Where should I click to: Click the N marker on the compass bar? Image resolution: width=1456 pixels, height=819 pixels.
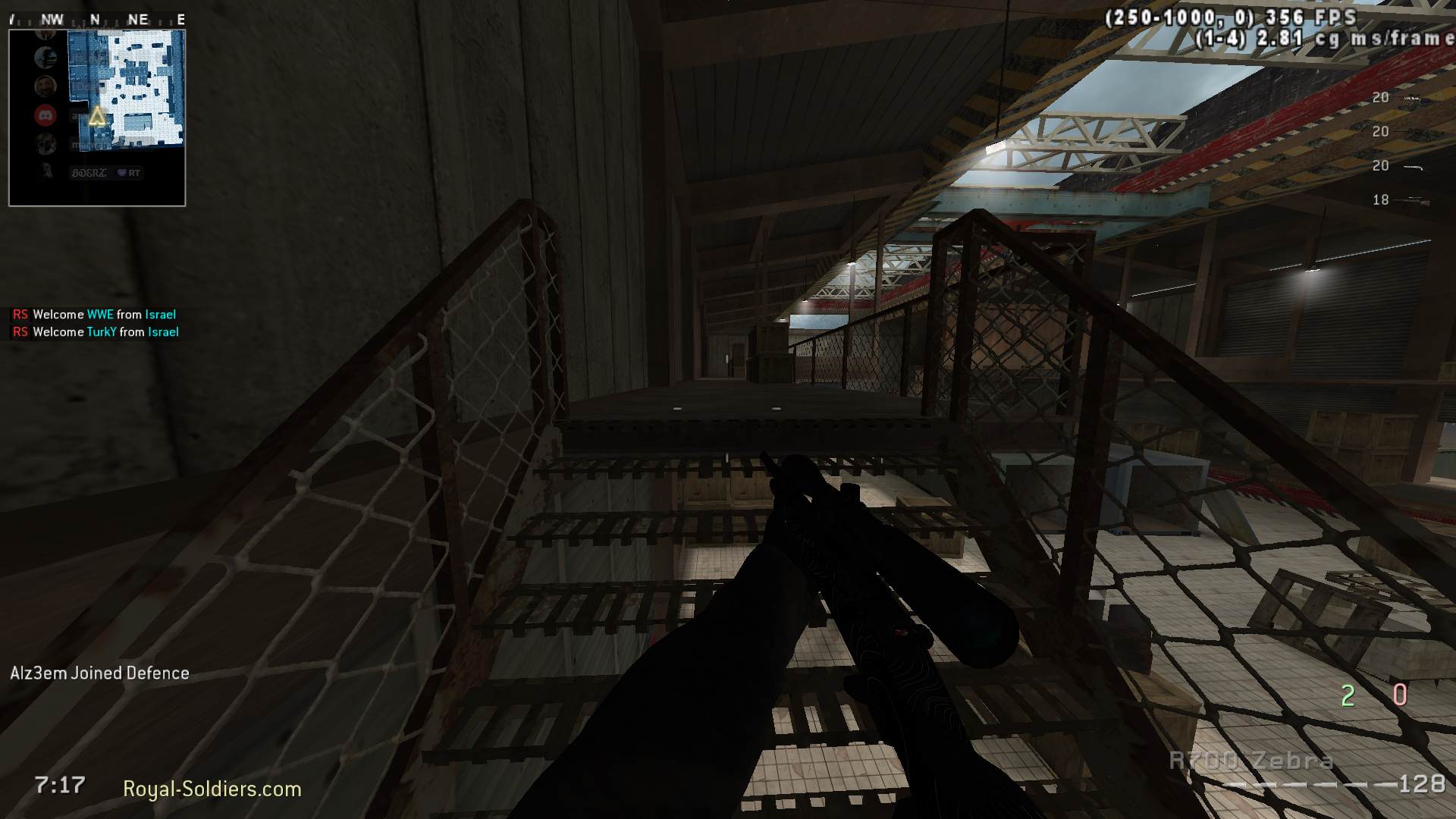(x=94, y=20)
